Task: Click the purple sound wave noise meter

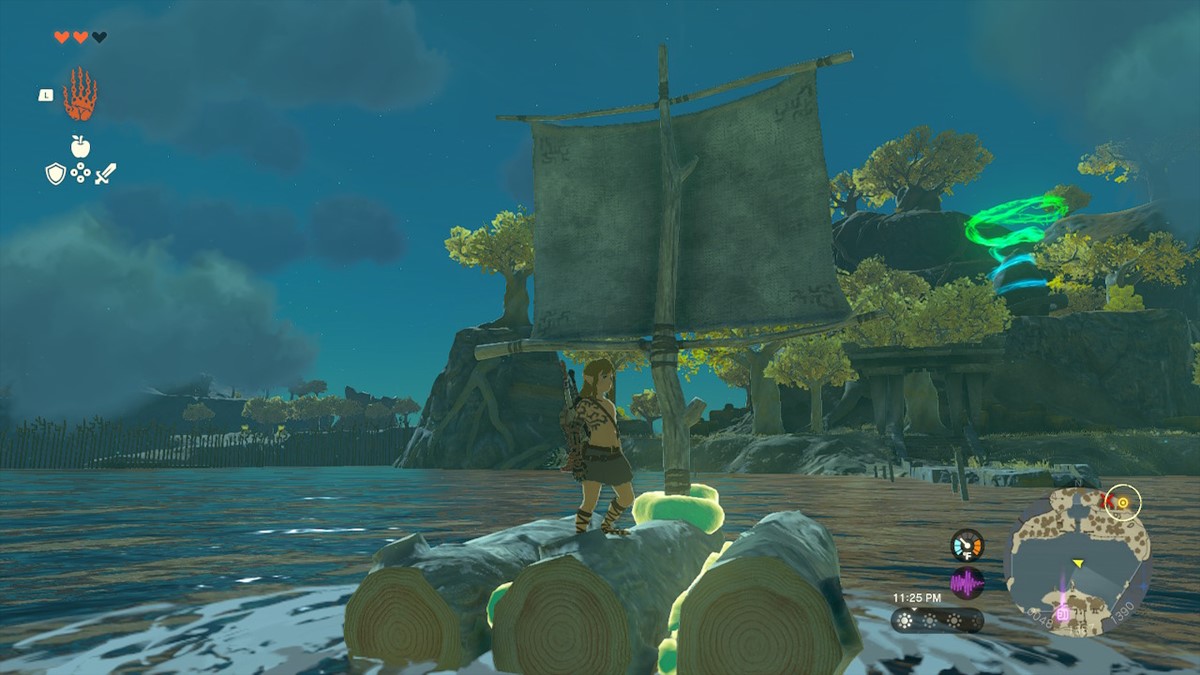Action: (x=967, y=582)
